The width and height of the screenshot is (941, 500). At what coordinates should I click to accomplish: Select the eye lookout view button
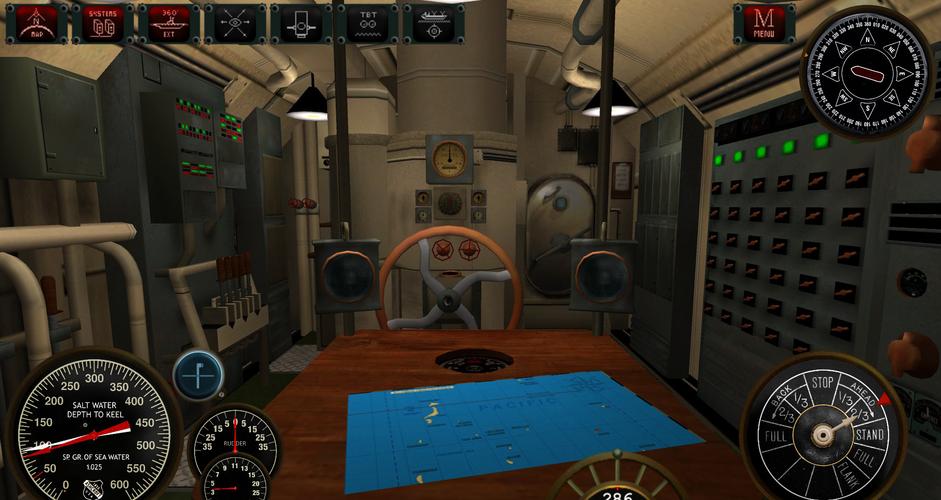click(x=234, y=22)
